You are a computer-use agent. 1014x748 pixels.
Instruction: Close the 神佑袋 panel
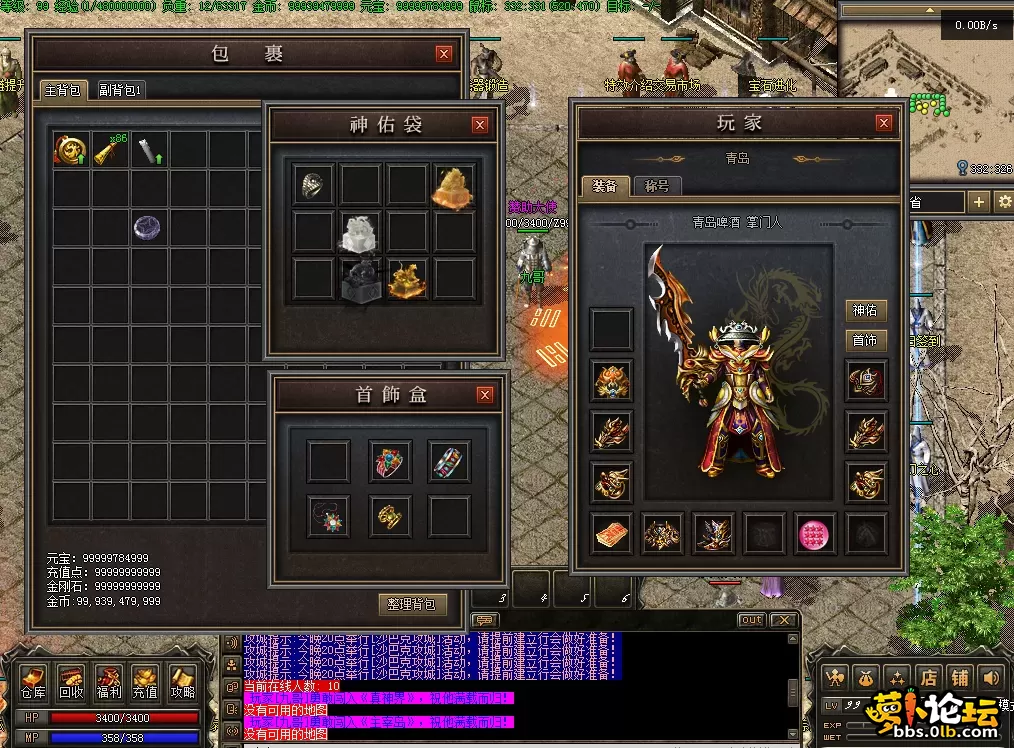(x=480, y=125)
